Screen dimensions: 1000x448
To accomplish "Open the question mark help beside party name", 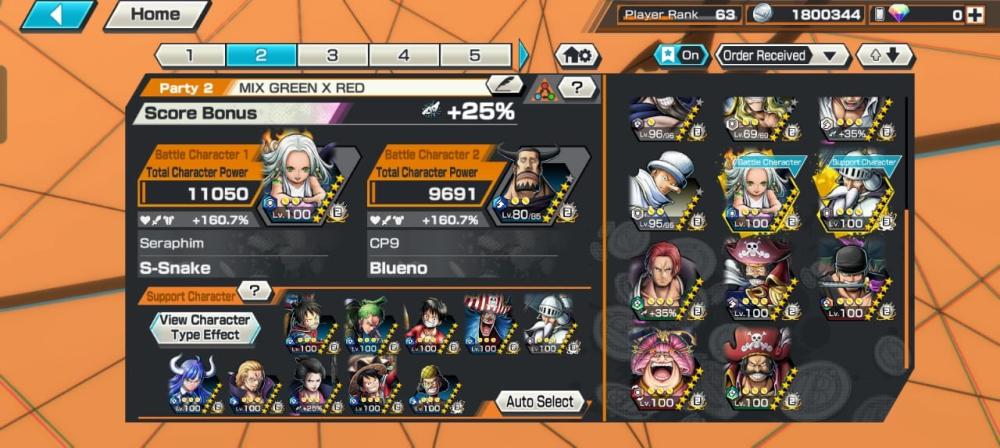I will point(577,87).
